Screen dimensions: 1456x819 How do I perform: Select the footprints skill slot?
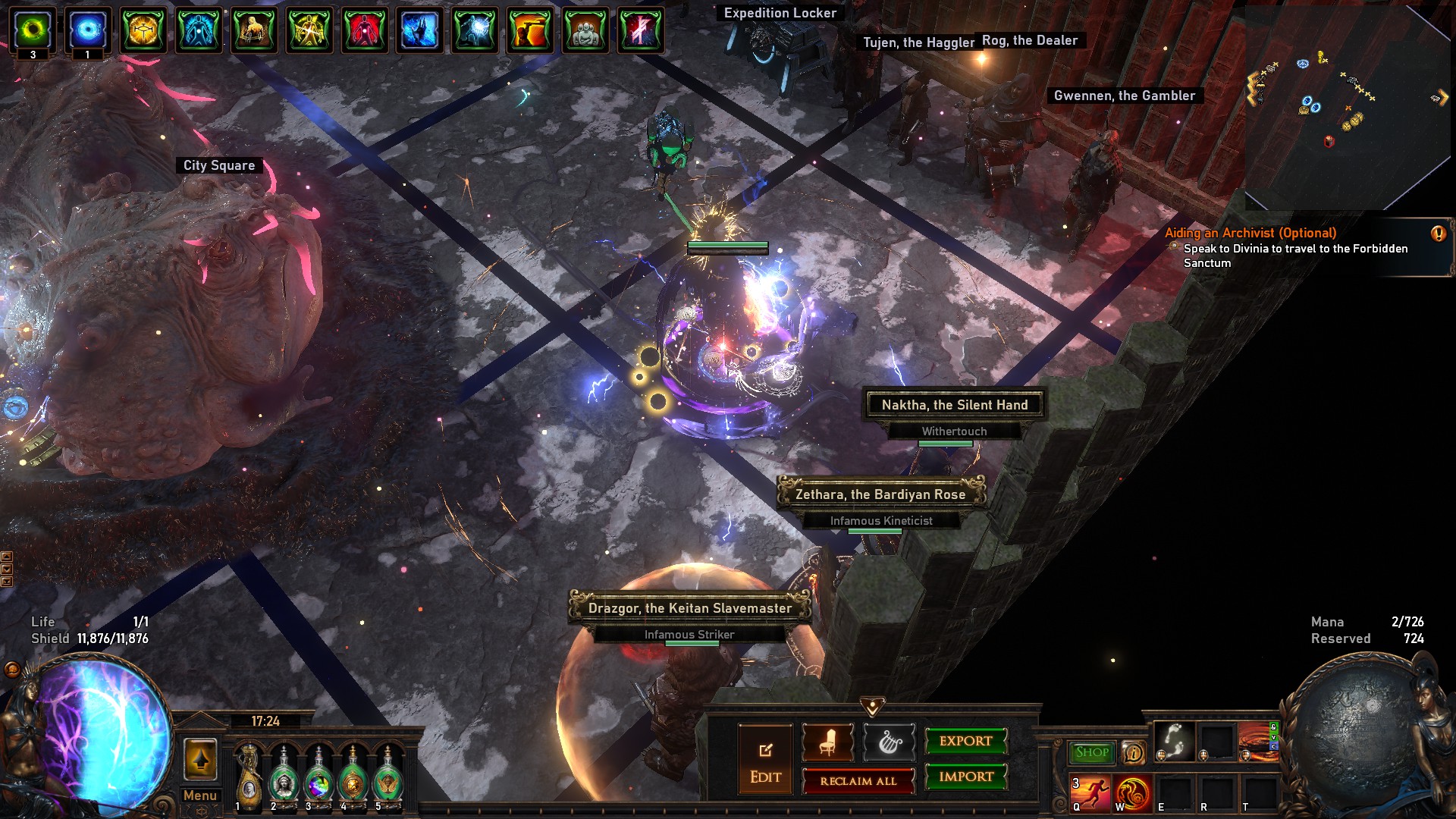pyautogui.click(x=1175, y=741)
